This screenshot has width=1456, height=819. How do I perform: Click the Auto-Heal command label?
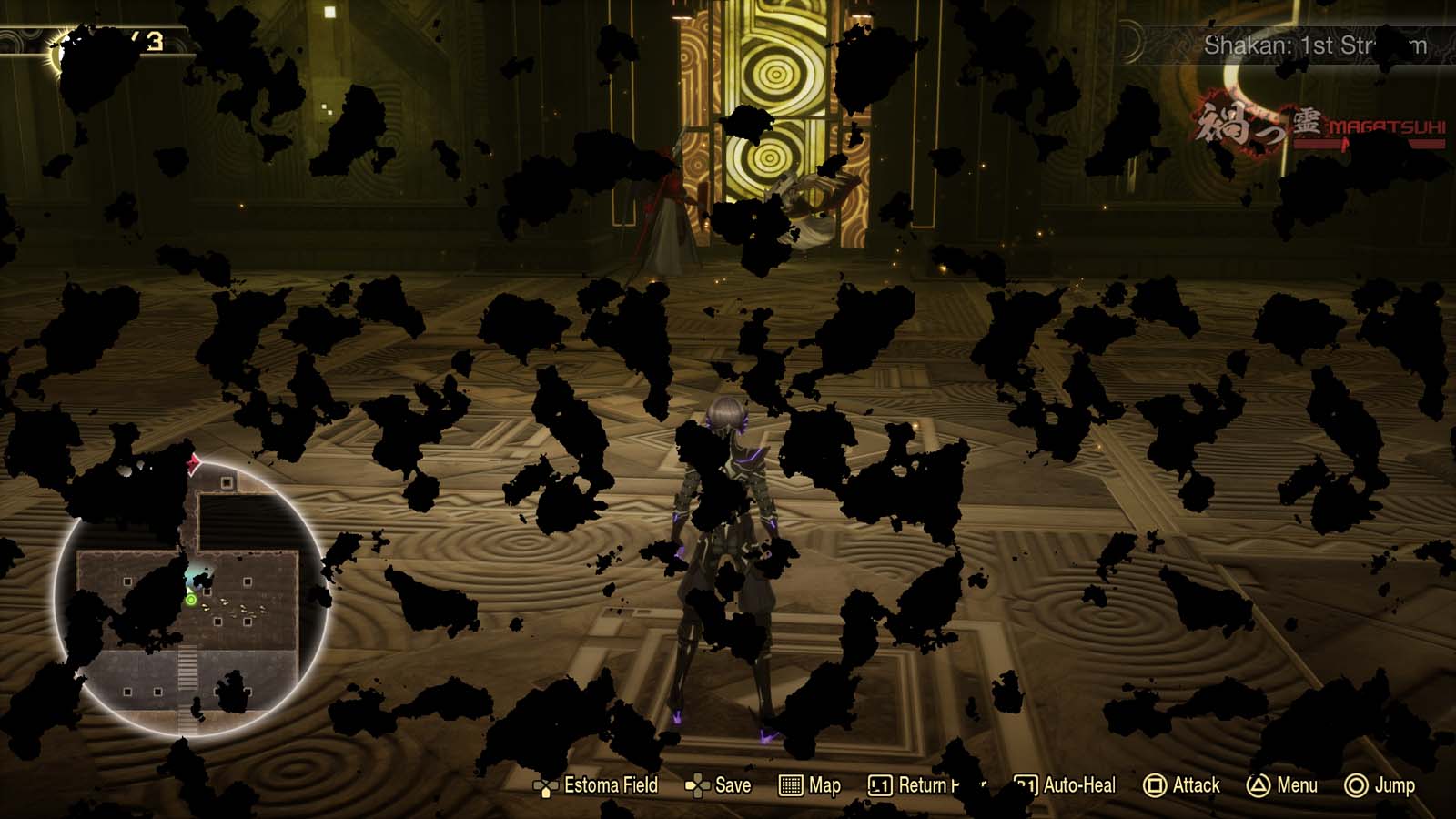click(x=1079, y=784)
